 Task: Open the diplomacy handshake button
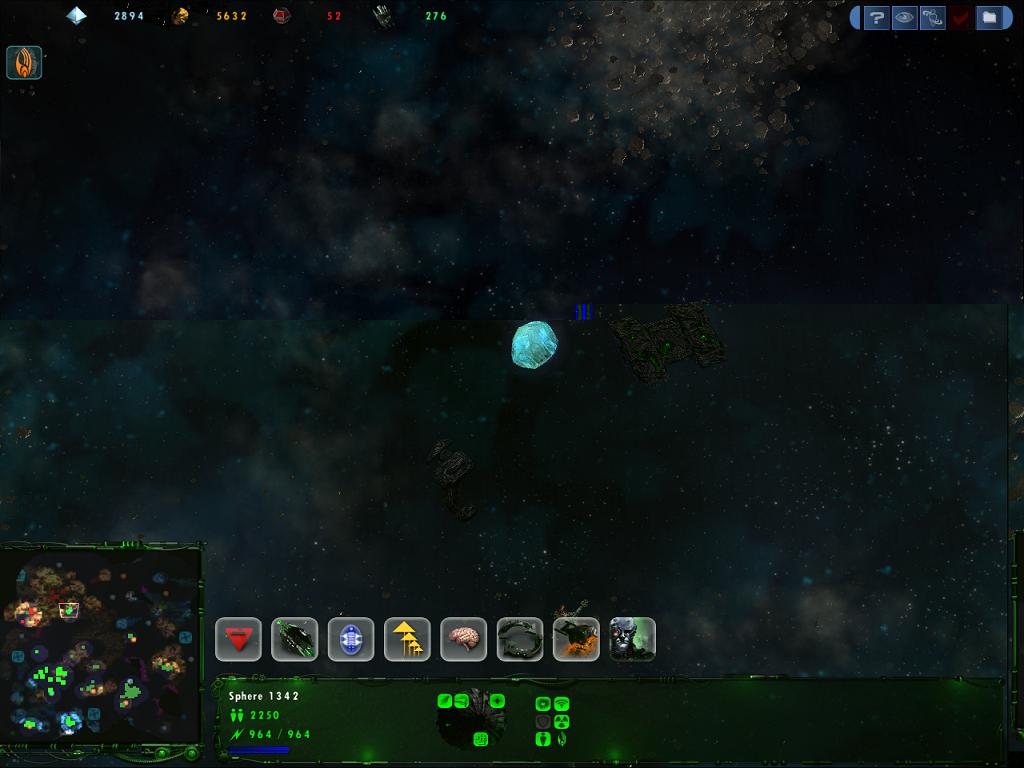coord(933,17)
